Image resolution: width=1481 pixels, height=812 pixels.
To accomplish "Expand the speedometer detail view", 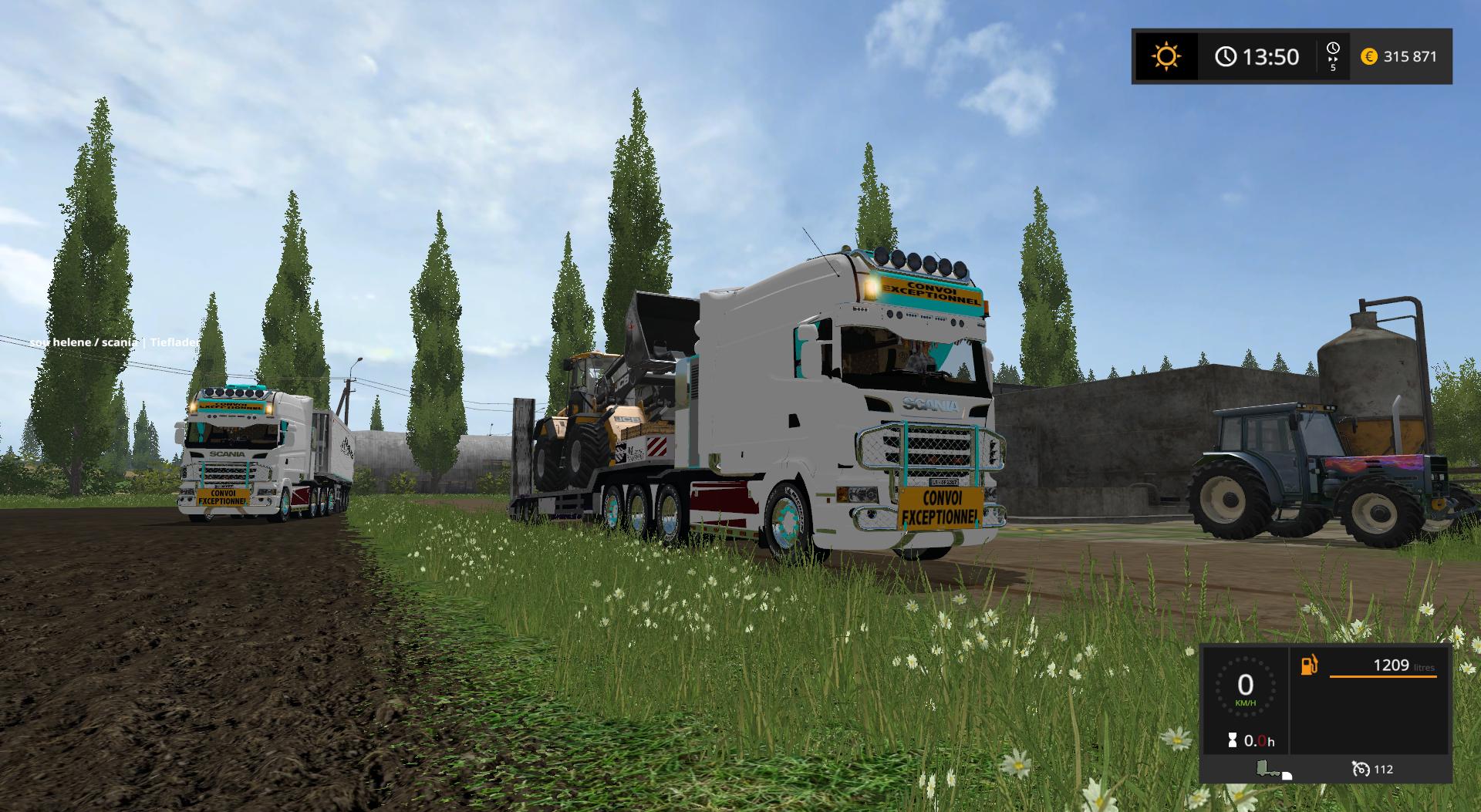I will tap(1246, 687).
